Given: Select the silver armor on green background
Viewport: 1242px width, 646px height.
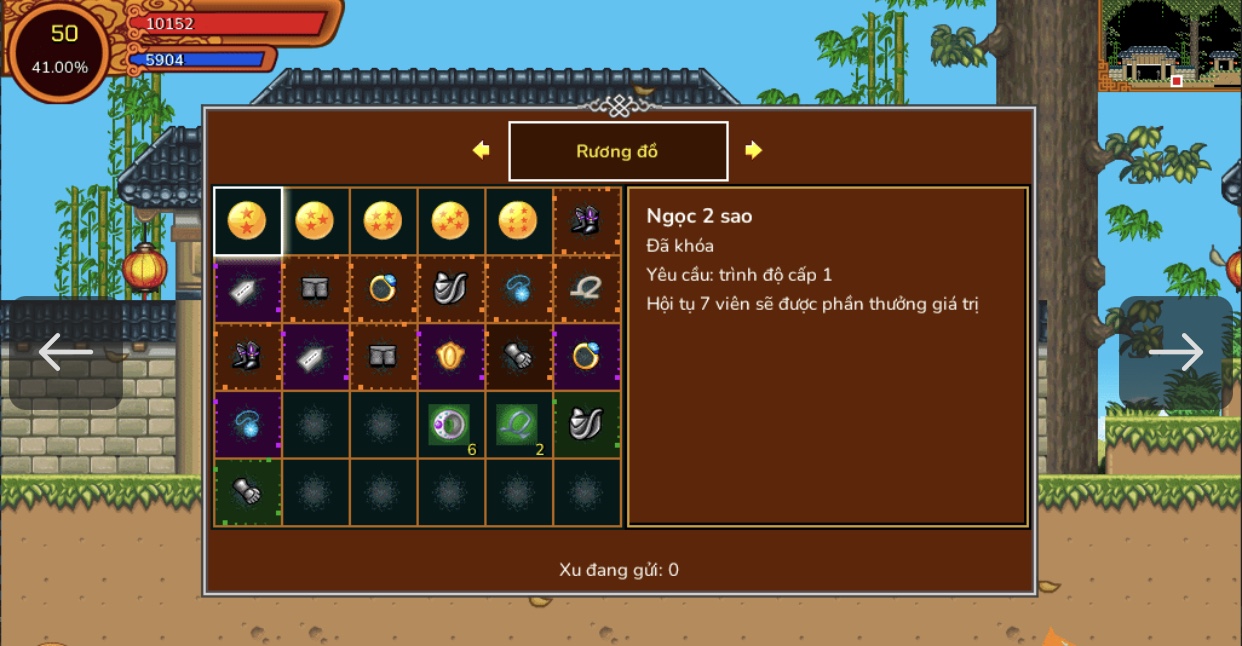Looking at the screenshot, I should coord(586,425).
